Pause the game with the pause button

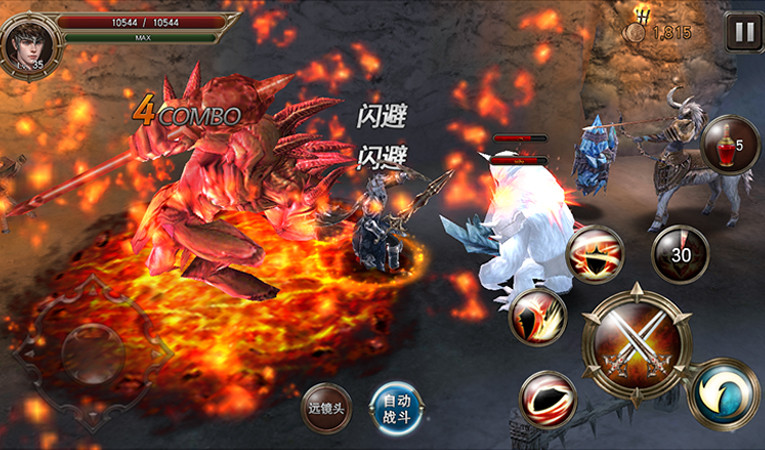[x=743, y=32]
